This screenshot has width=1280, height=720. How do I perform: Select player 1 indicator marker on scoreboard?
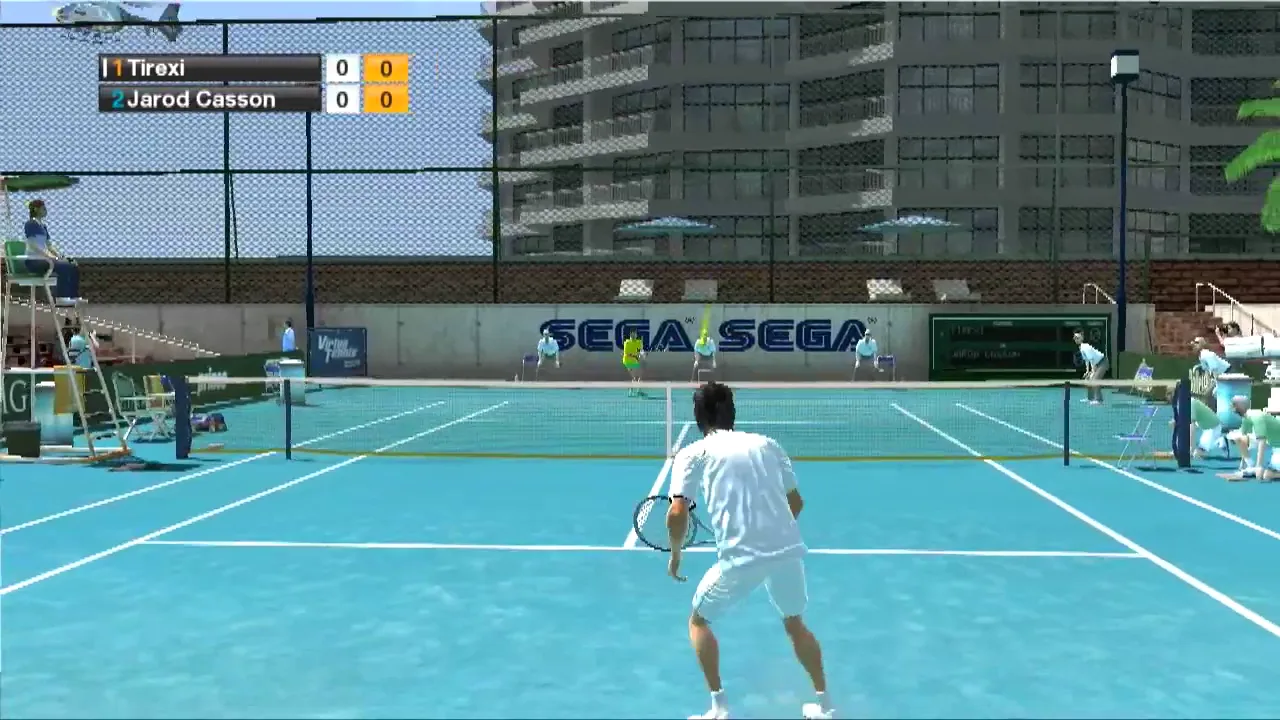[104, 68]
